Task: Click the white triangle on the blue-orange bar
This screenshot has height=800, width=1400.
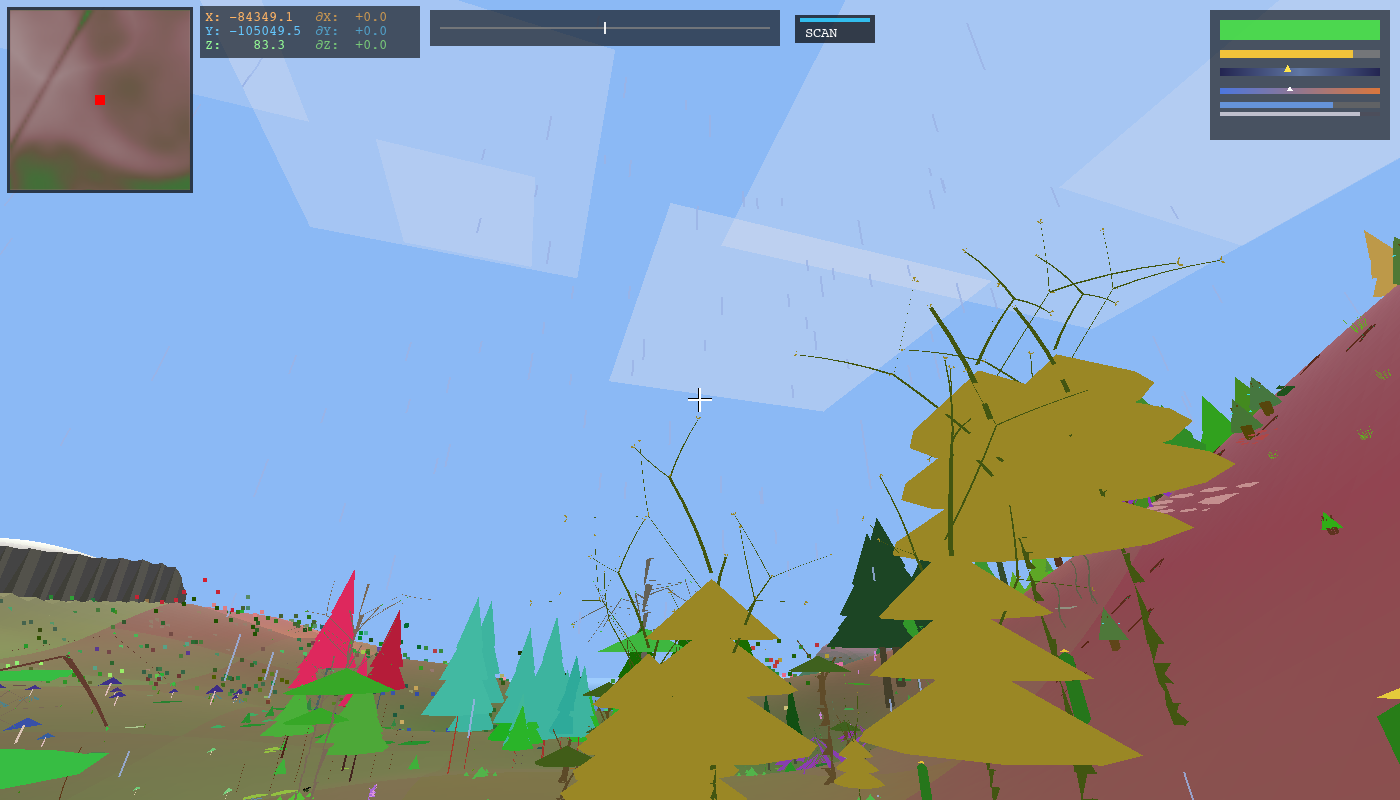Action: (x=1290, y=88)
